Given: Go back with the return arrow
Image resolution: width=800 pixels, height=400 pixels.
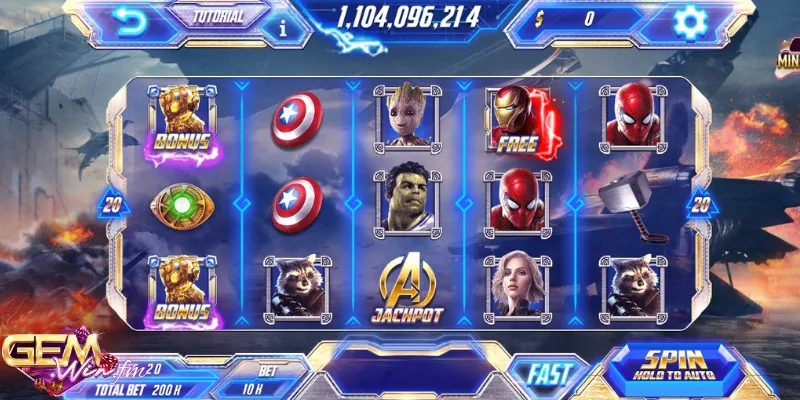Looking at the screenshot, I should [128, 21].
